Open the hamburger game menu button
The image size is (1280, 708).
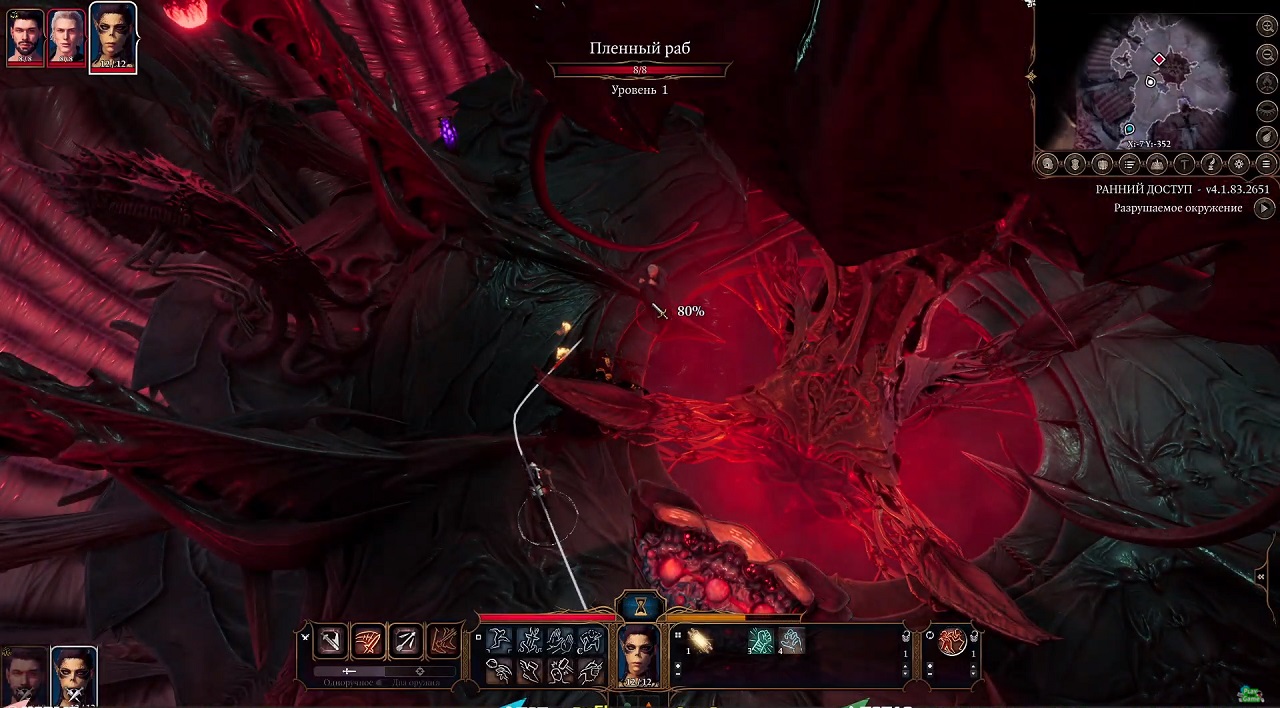click(1266, 164)
